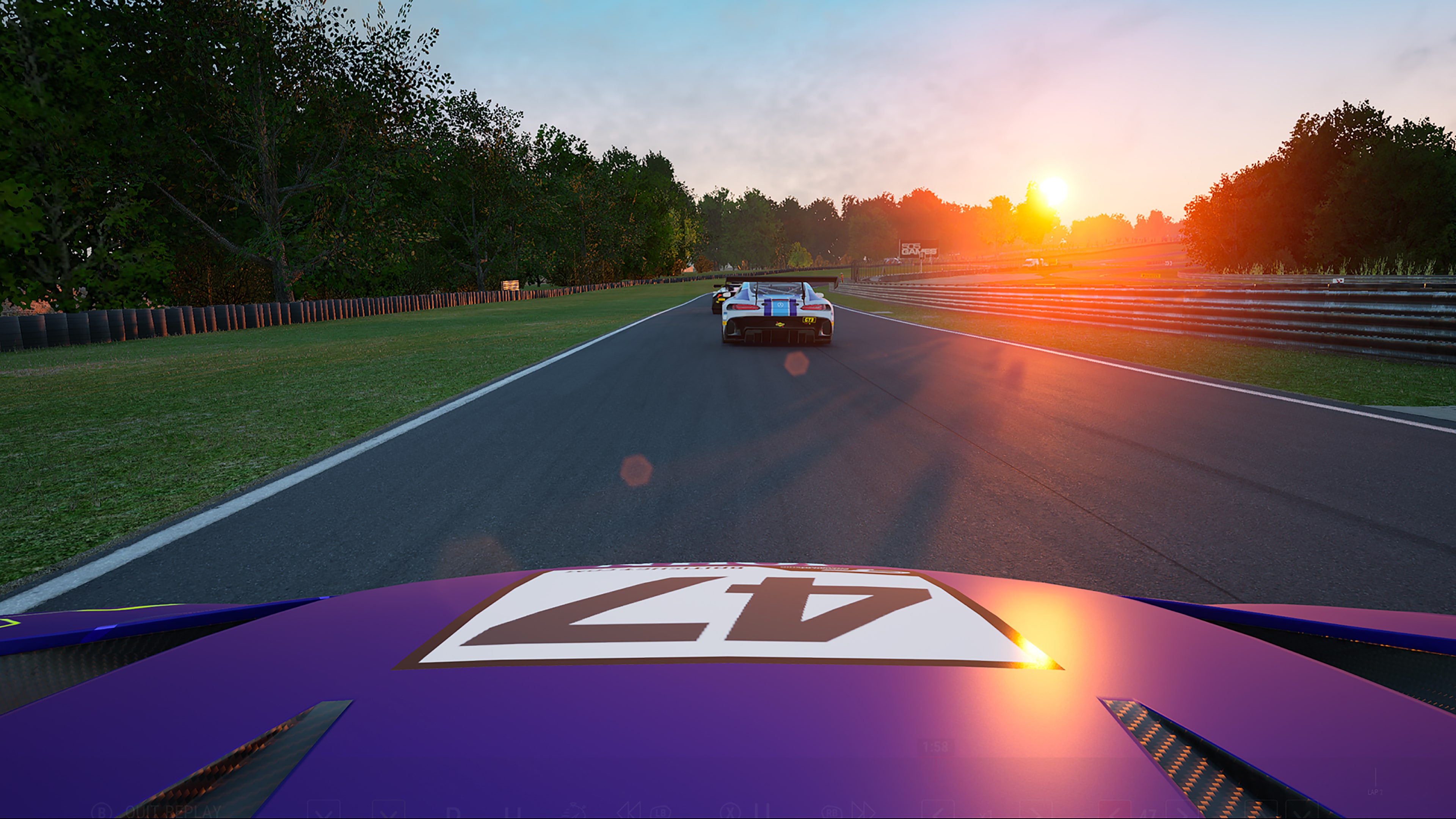1456x819 pixels.
Task: Click the X button prompt beside pause
Action: pyautogui.click(x=731, y=813)
